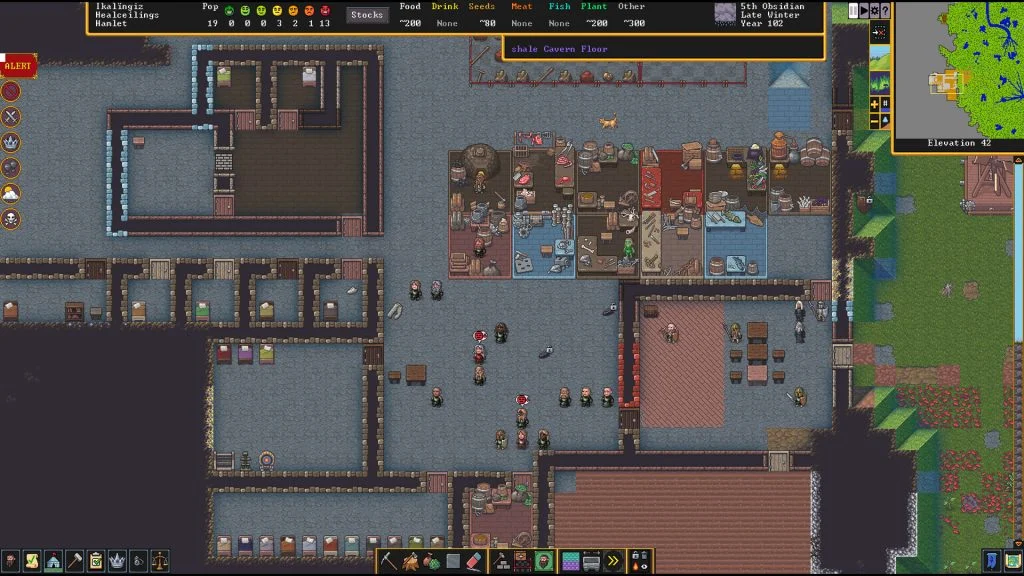Go up a level with the plus button
1024x576 pixels.
[875, 104]
